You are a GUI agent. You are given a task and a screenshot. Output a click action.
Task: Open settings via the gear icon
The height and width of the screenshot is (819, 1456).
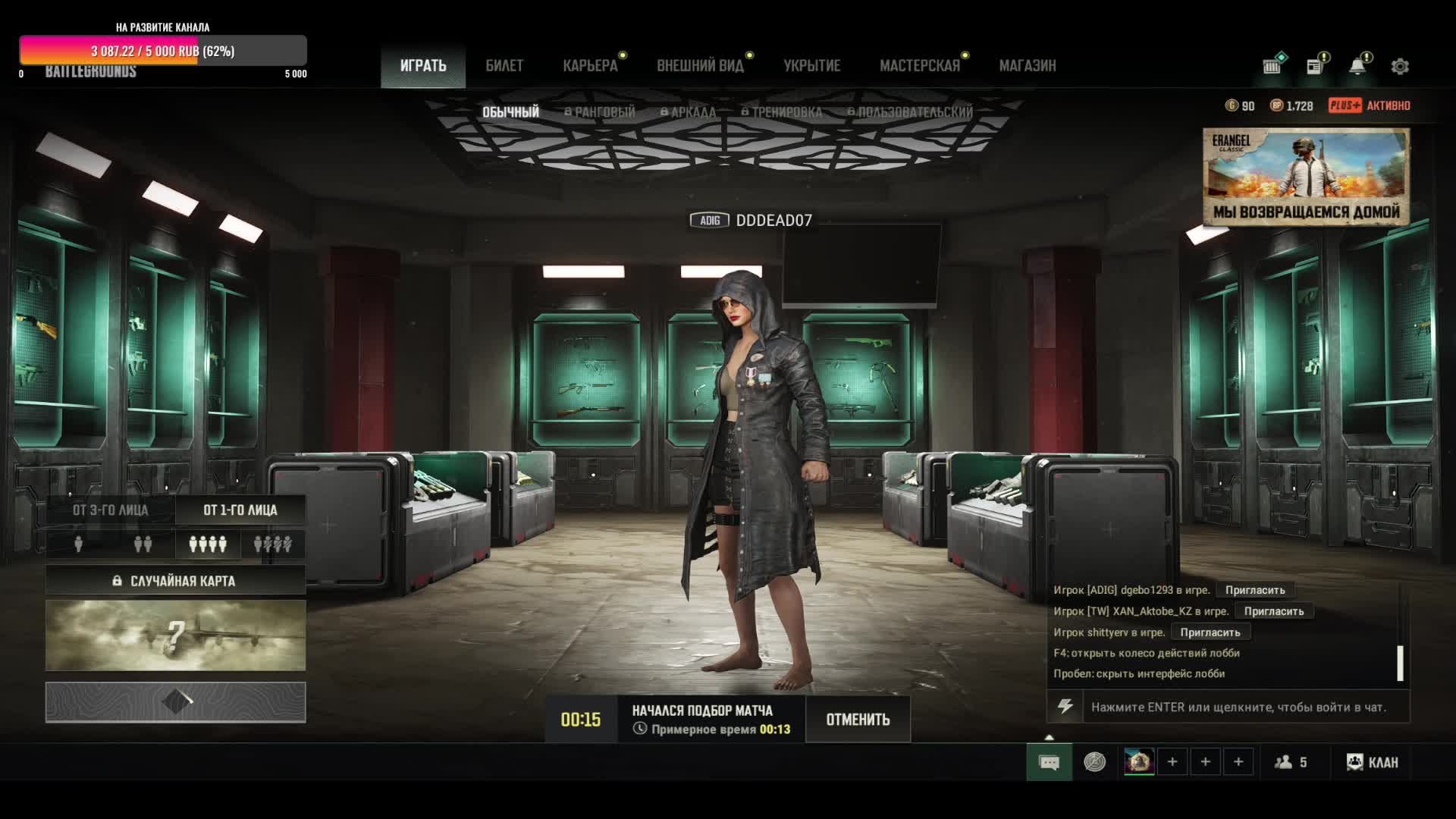1400,67
